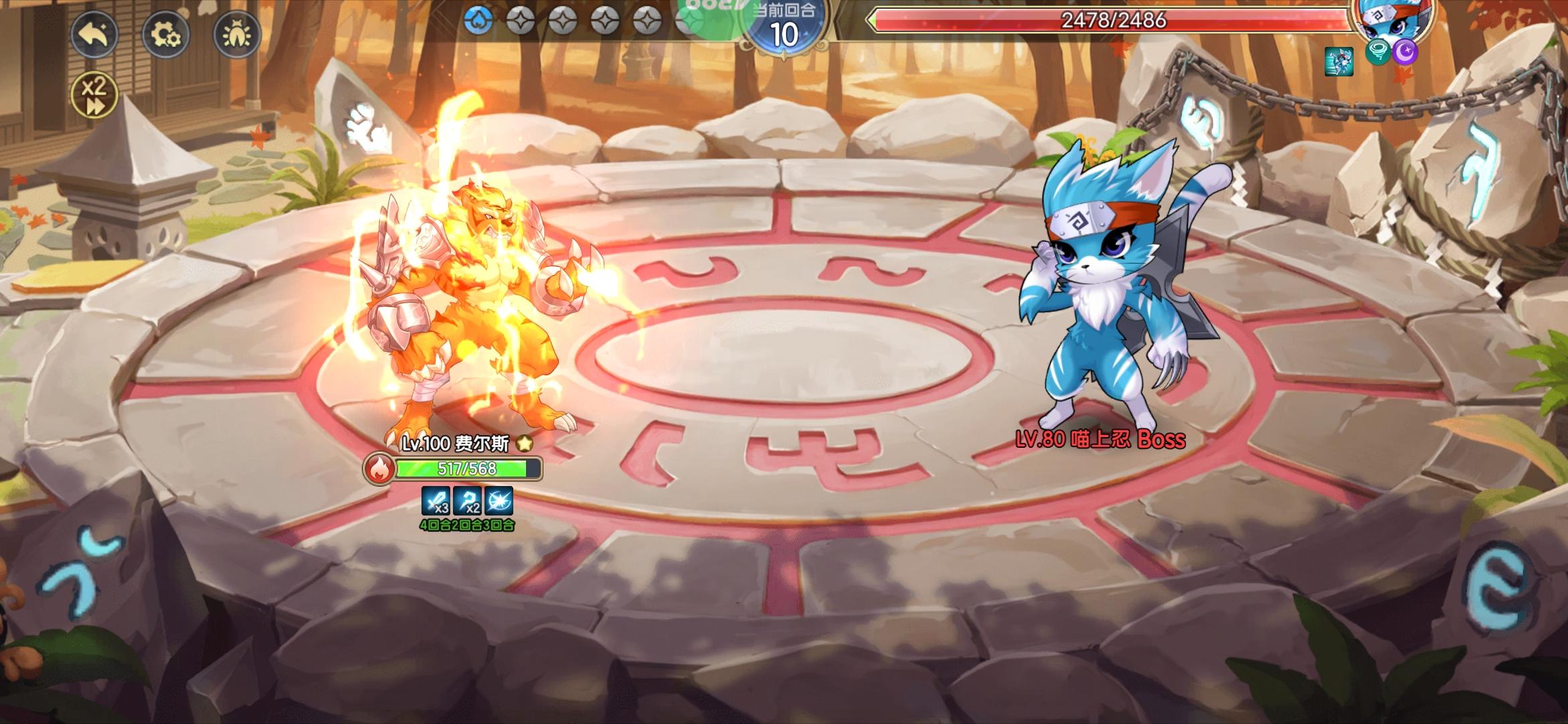Select the sword x3 attack buff icon
1568x724 pixels.
434,500
